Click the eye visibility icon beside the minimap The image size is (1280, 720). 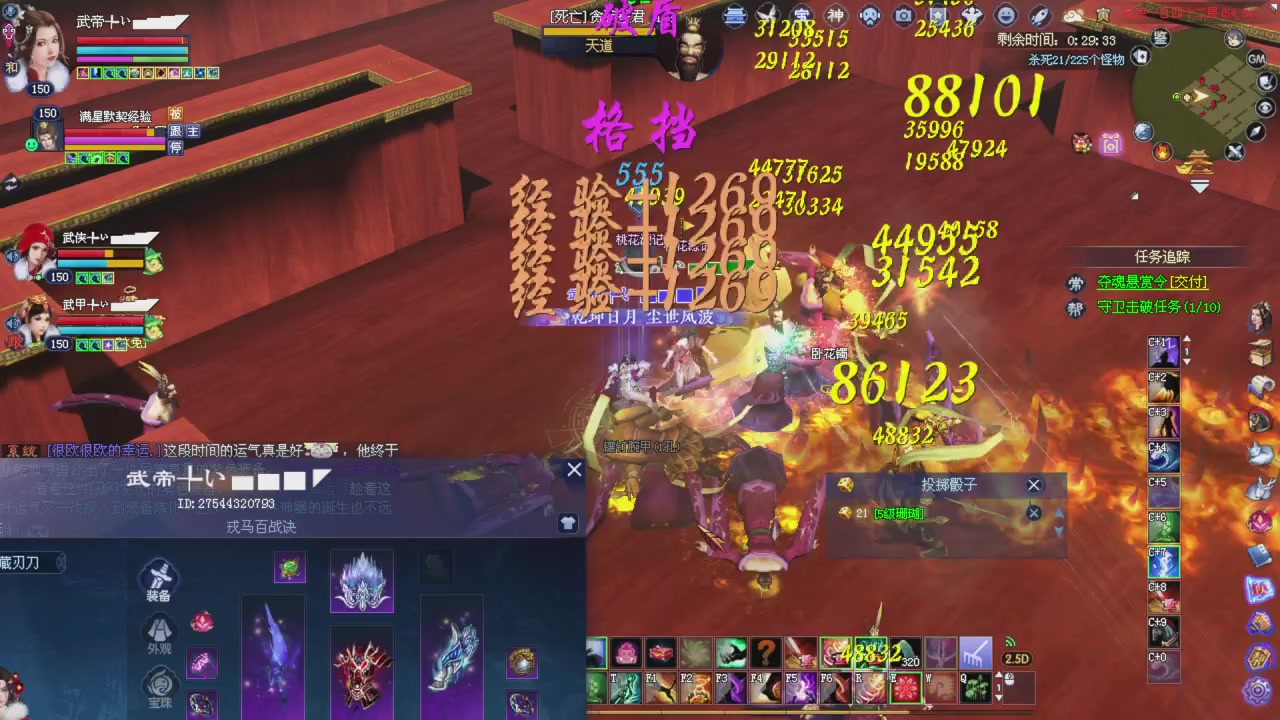(1266, 106)
